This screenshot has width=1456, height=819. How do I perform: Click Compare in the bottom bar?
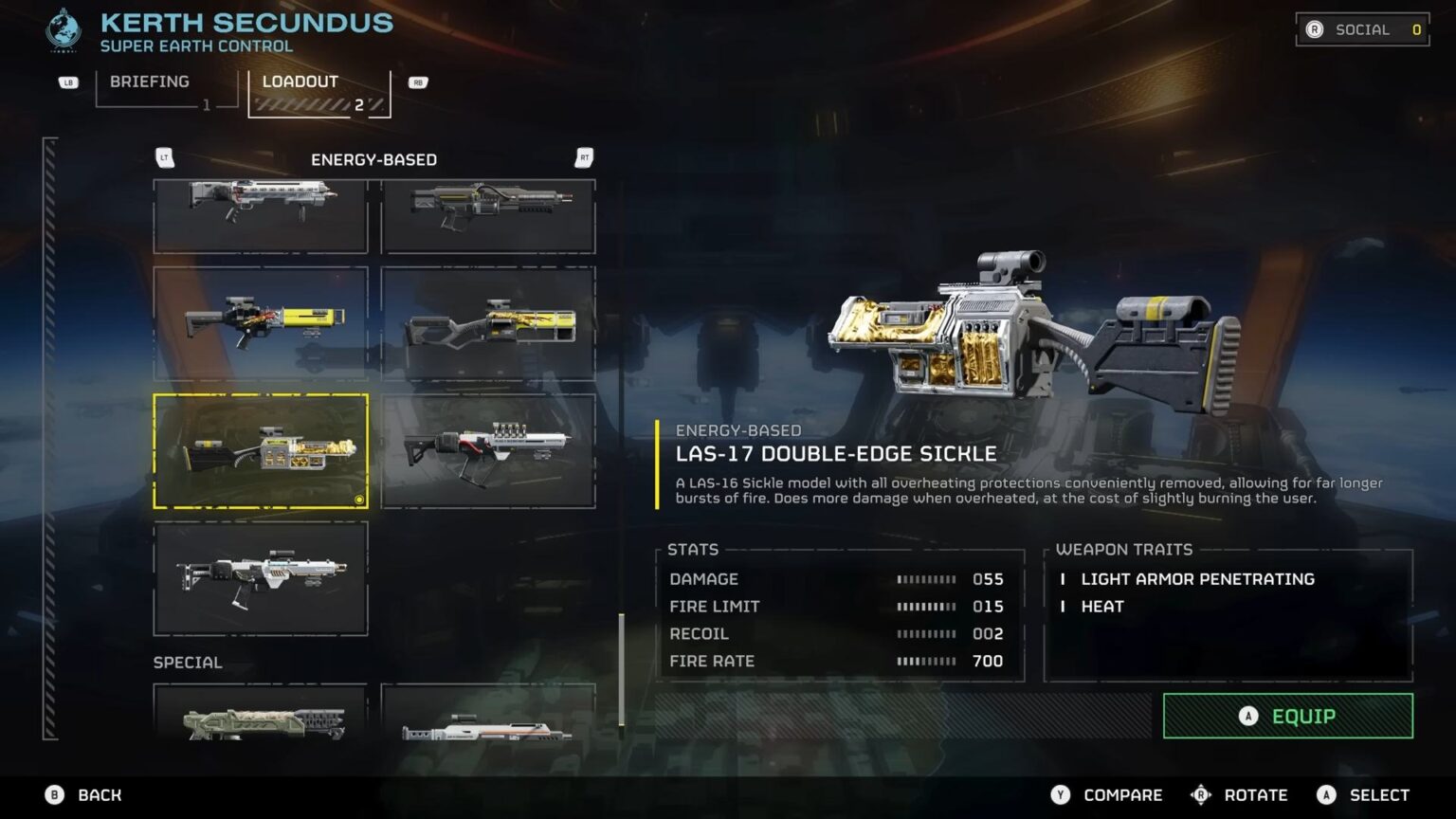[1121, 795]
